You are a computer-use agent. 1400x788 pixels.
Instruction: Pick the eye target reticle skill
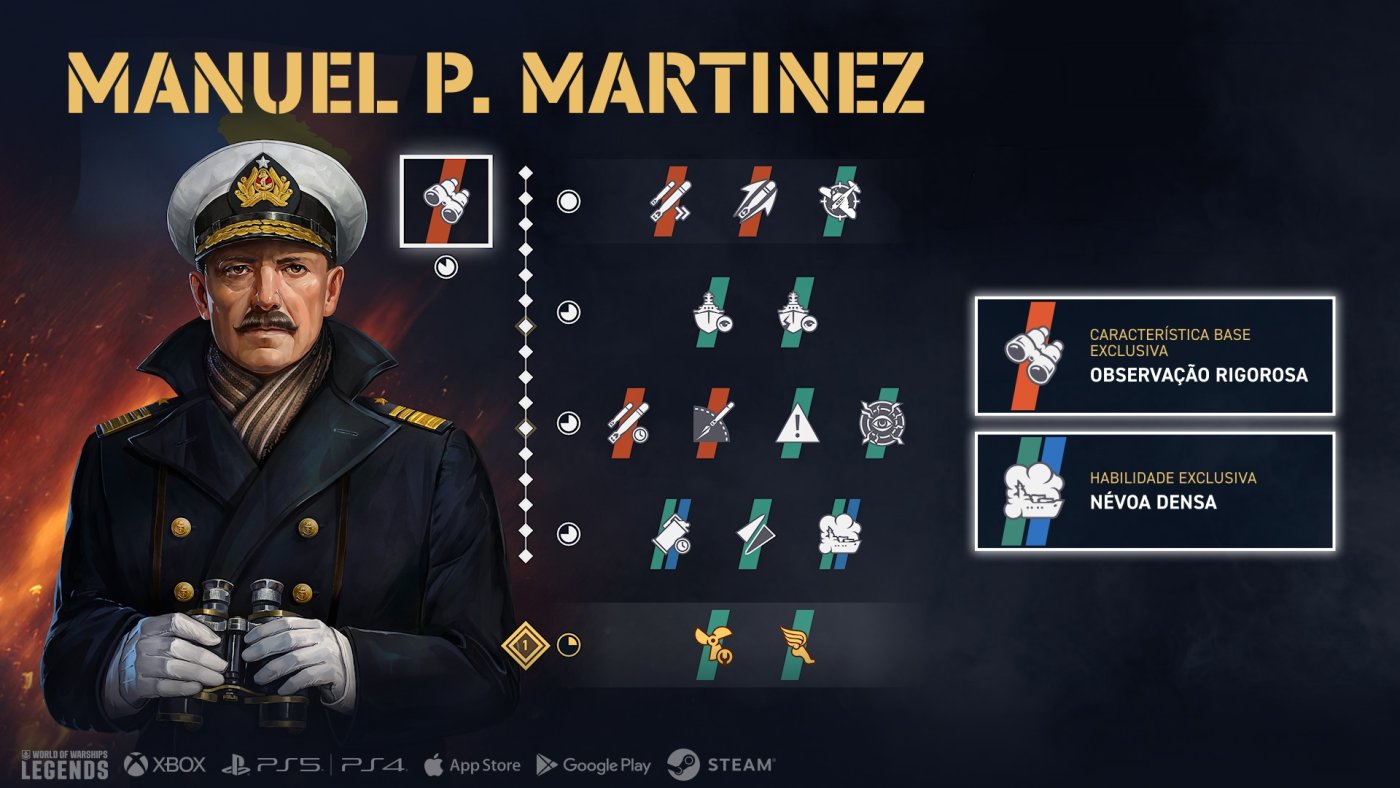(x=881, y=423)
